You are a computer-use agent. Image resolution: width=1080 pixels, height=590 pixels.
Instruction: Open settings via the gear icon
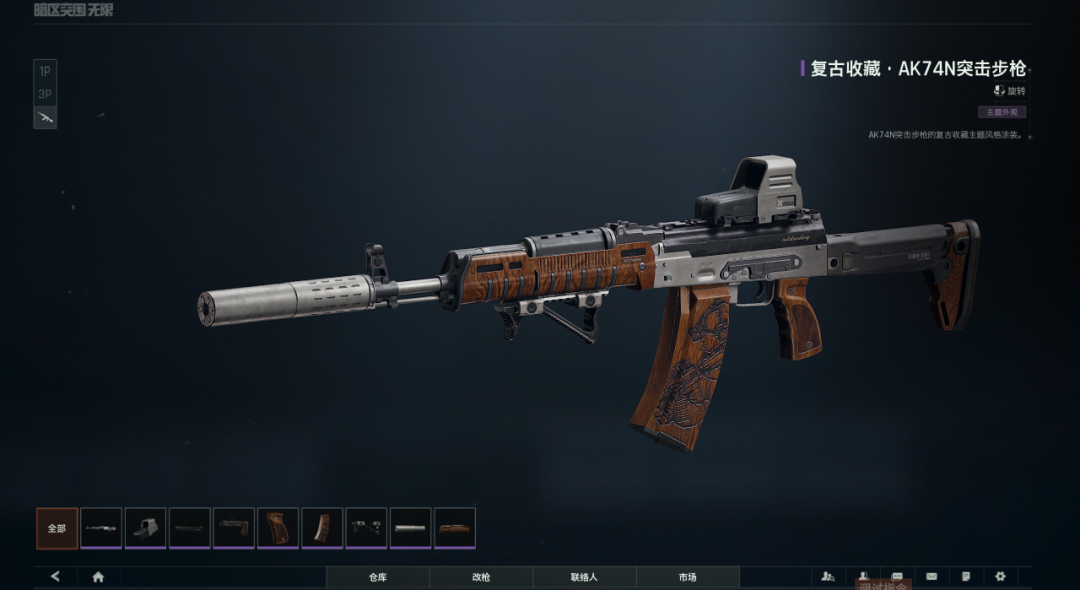[1000, 577]
